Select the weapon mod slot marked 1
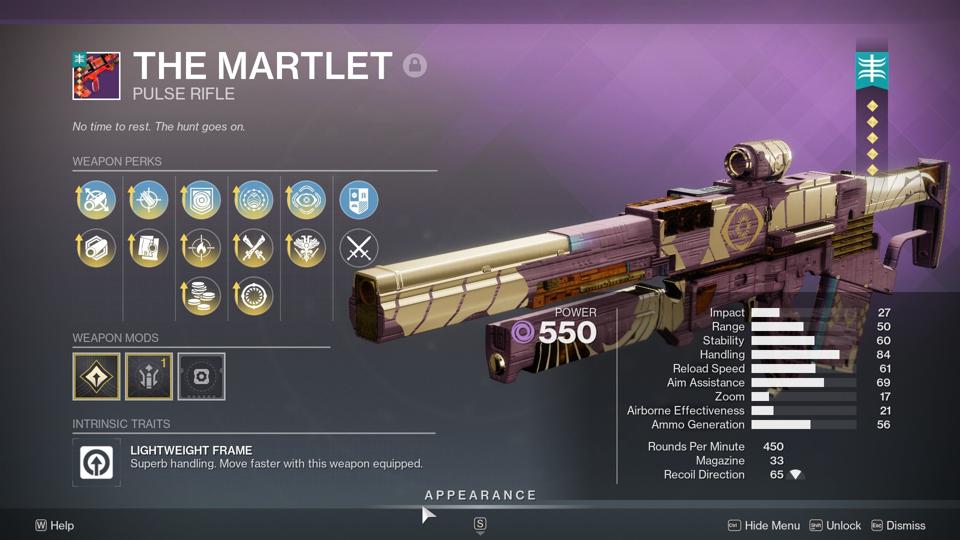 (x=149, y=376)
